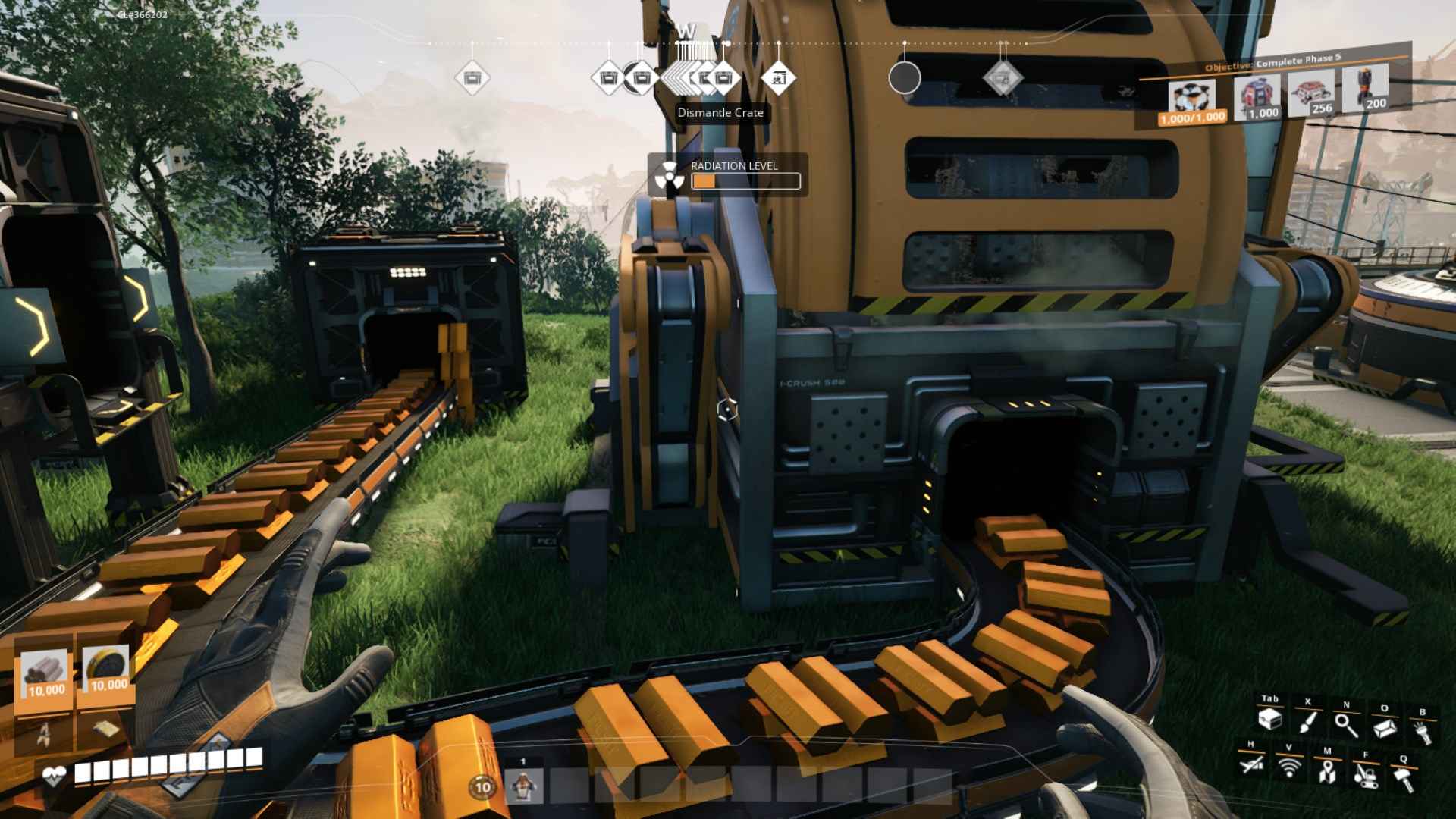The width and height of the screenshot is (1456, 819).
Task: Click the round gray compass marker
Action: pos(904,78)
